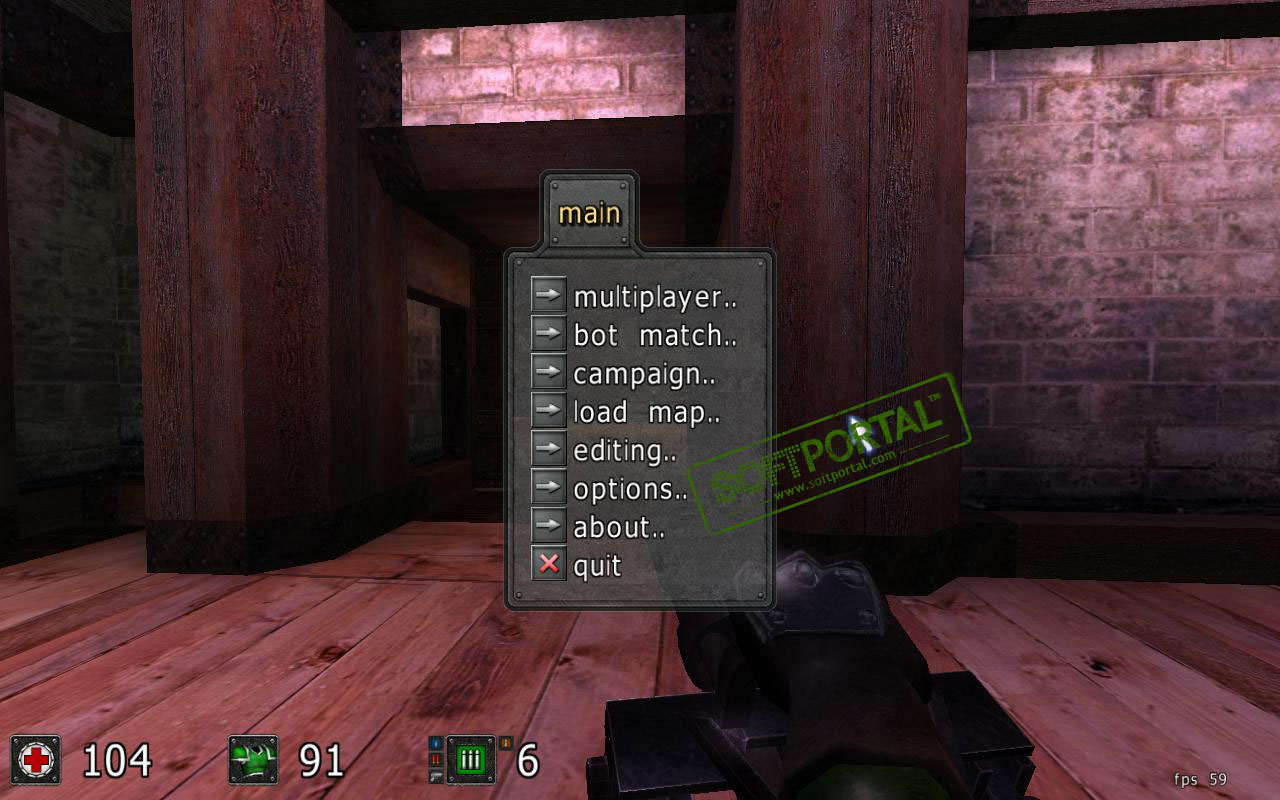The height and width of the screenshot is (800, 1280).
Task: Go to the editing menu
Action: (x=624, y=451)
